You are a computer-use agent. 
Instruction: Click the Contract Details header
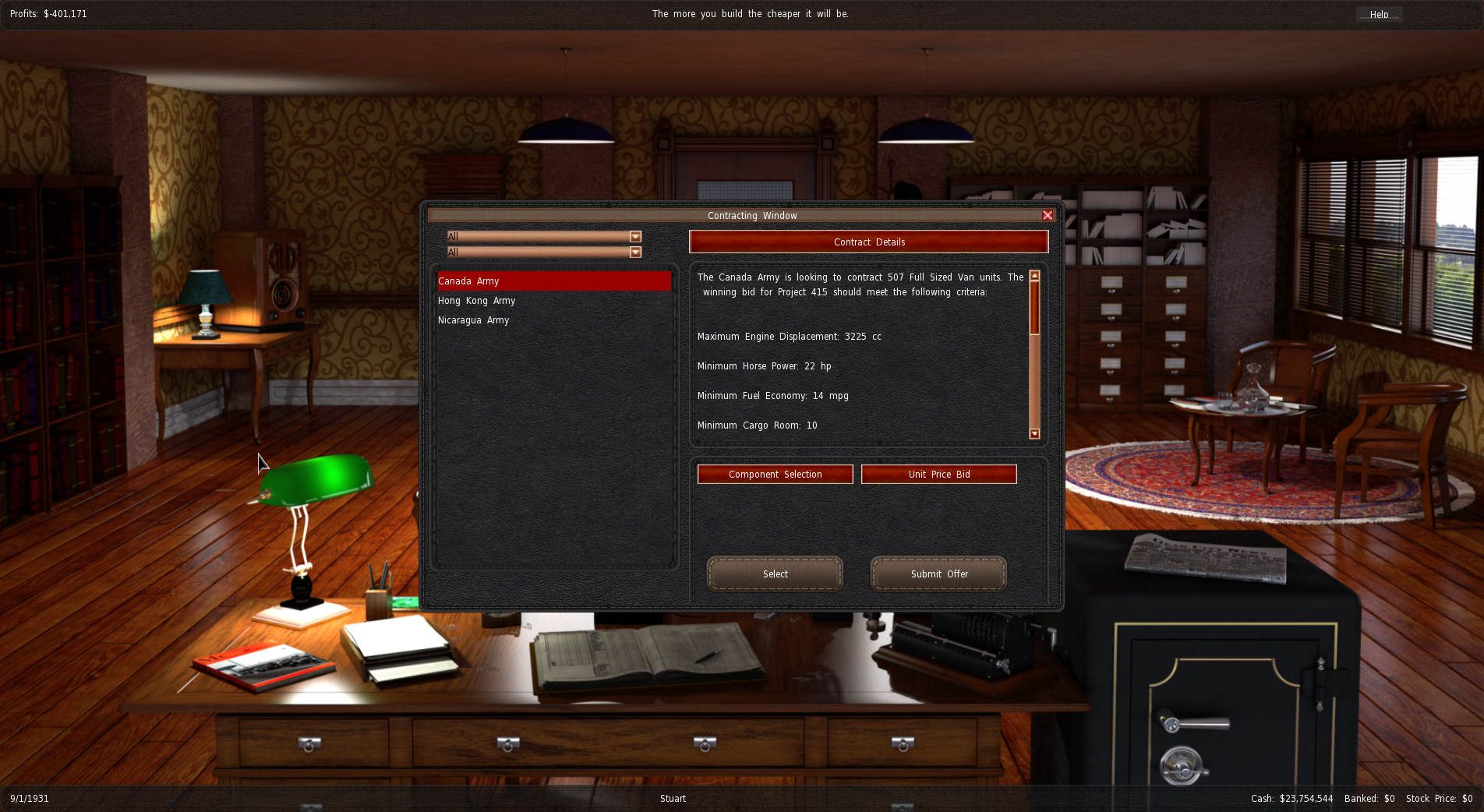(x=868, y=242)
